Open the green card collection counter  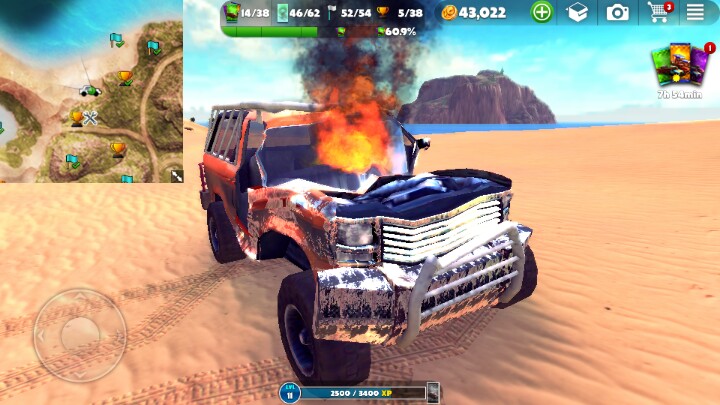point(232,12)
